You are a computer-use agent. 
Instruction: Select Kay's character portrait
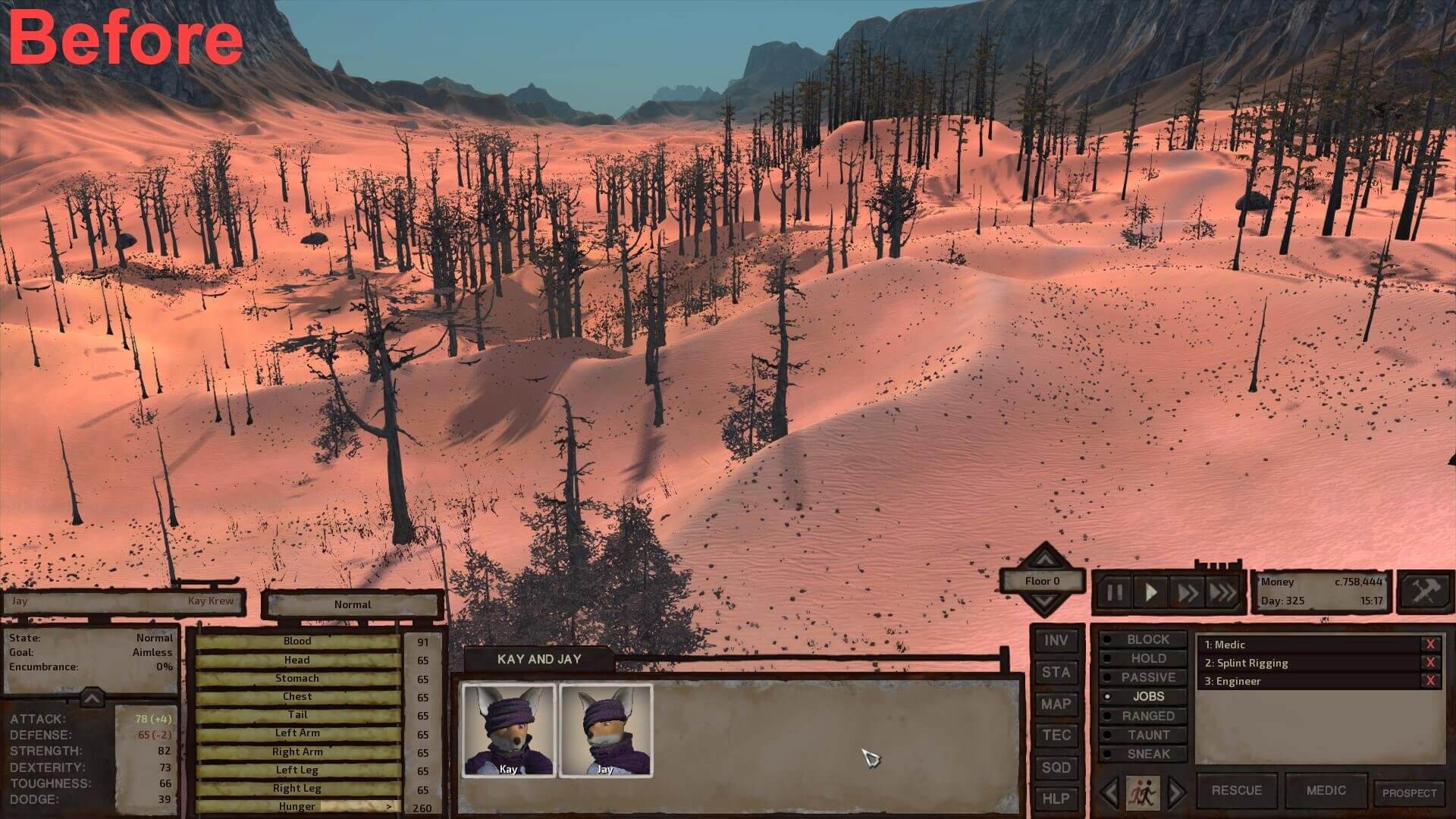click(x=509, y=730)
